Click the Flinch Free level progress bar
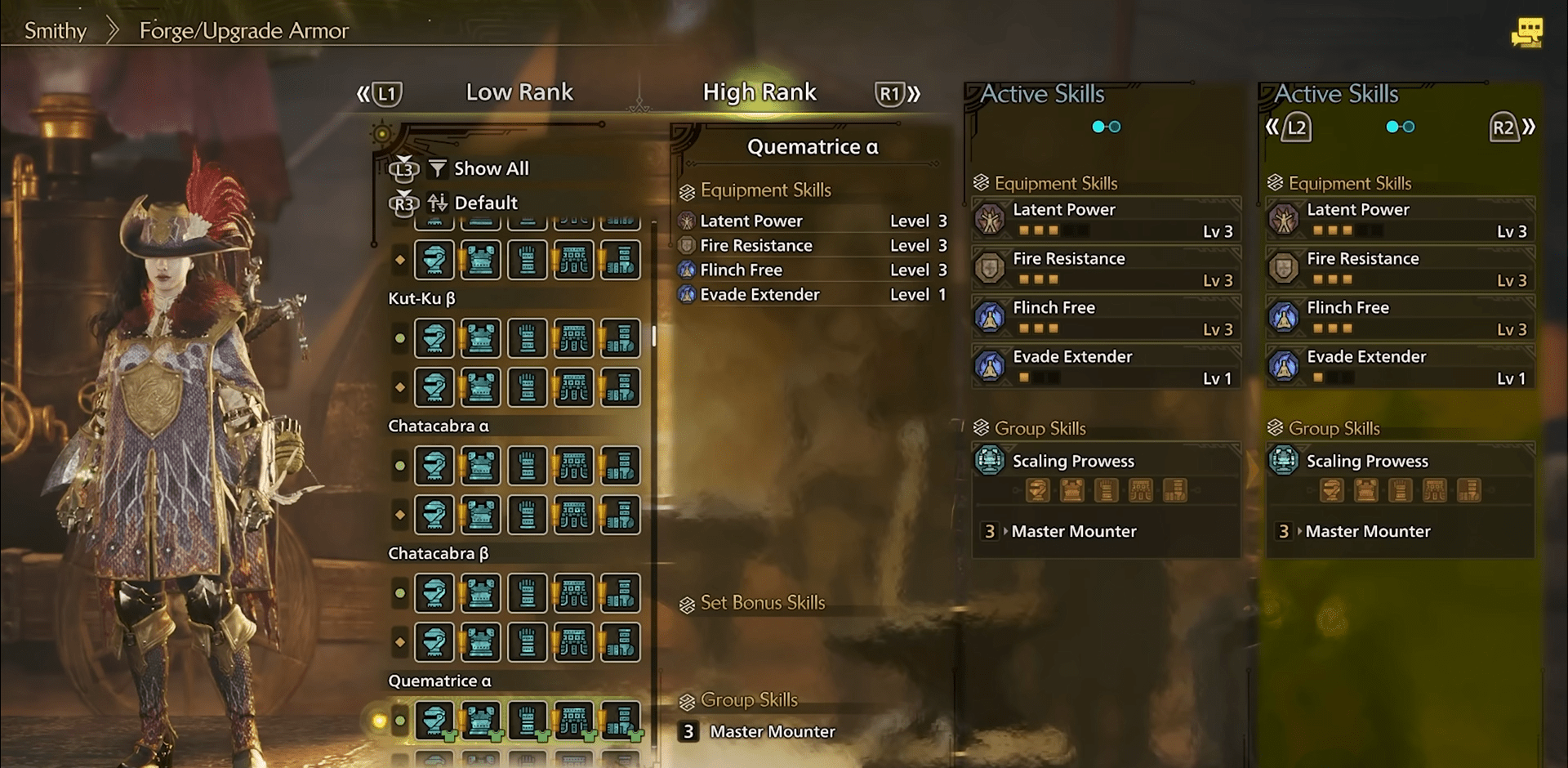 tap(1040, 329)
